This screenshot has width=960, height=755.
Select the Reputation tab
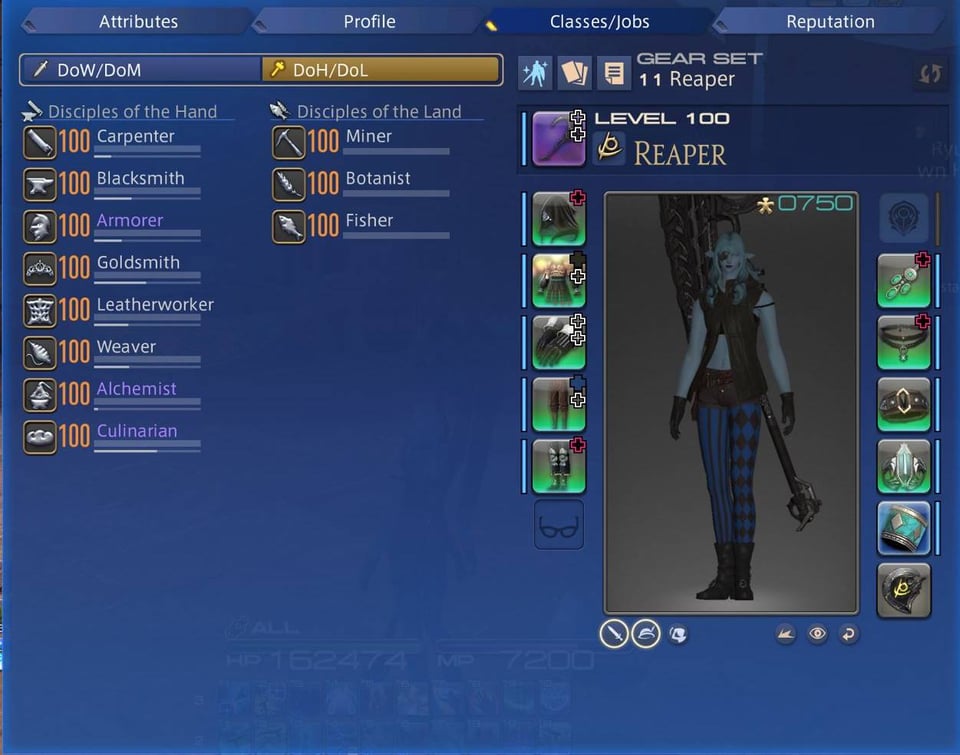tap(829, 21)
